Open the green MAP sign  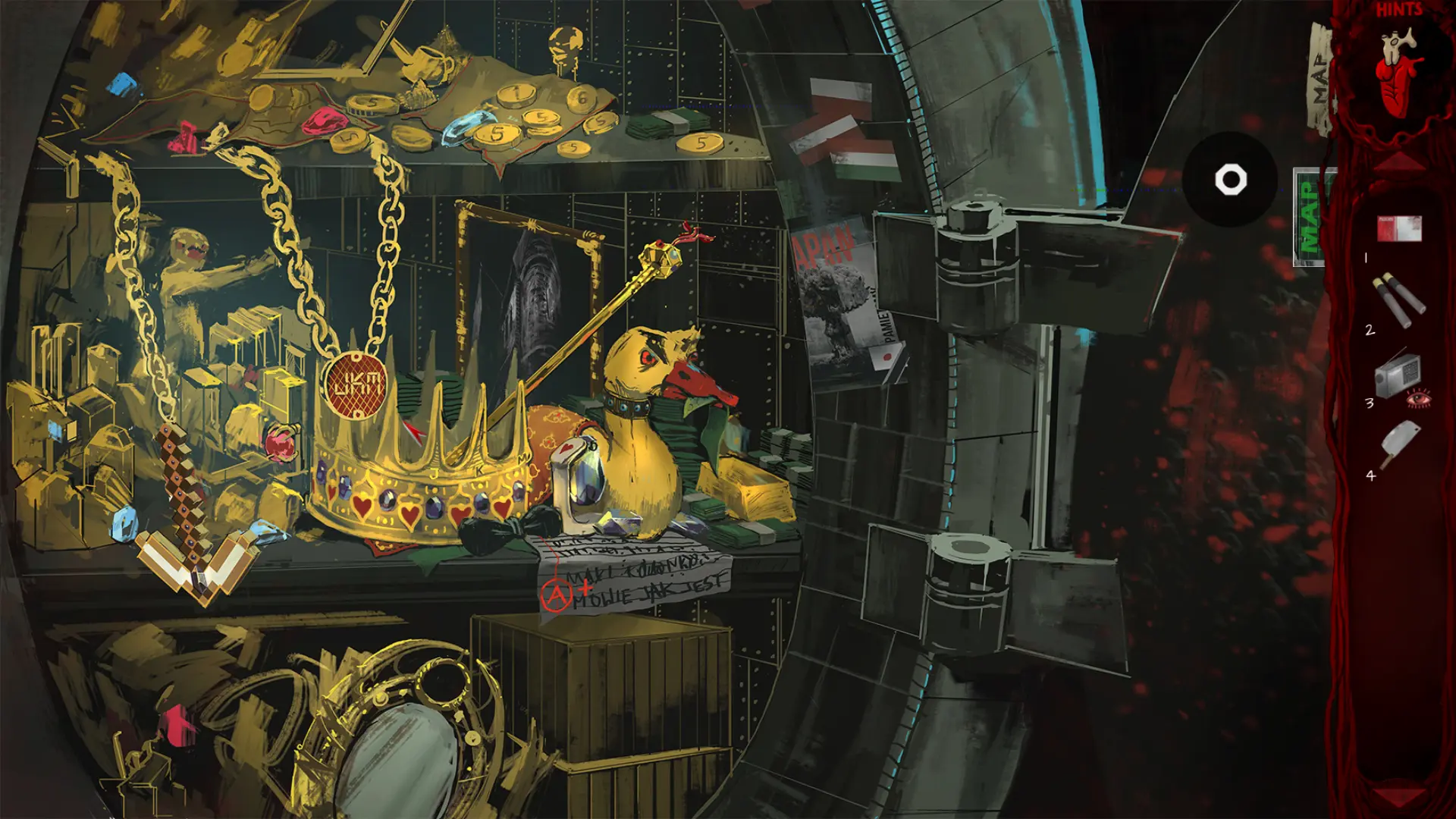[x=1310, y=218]
